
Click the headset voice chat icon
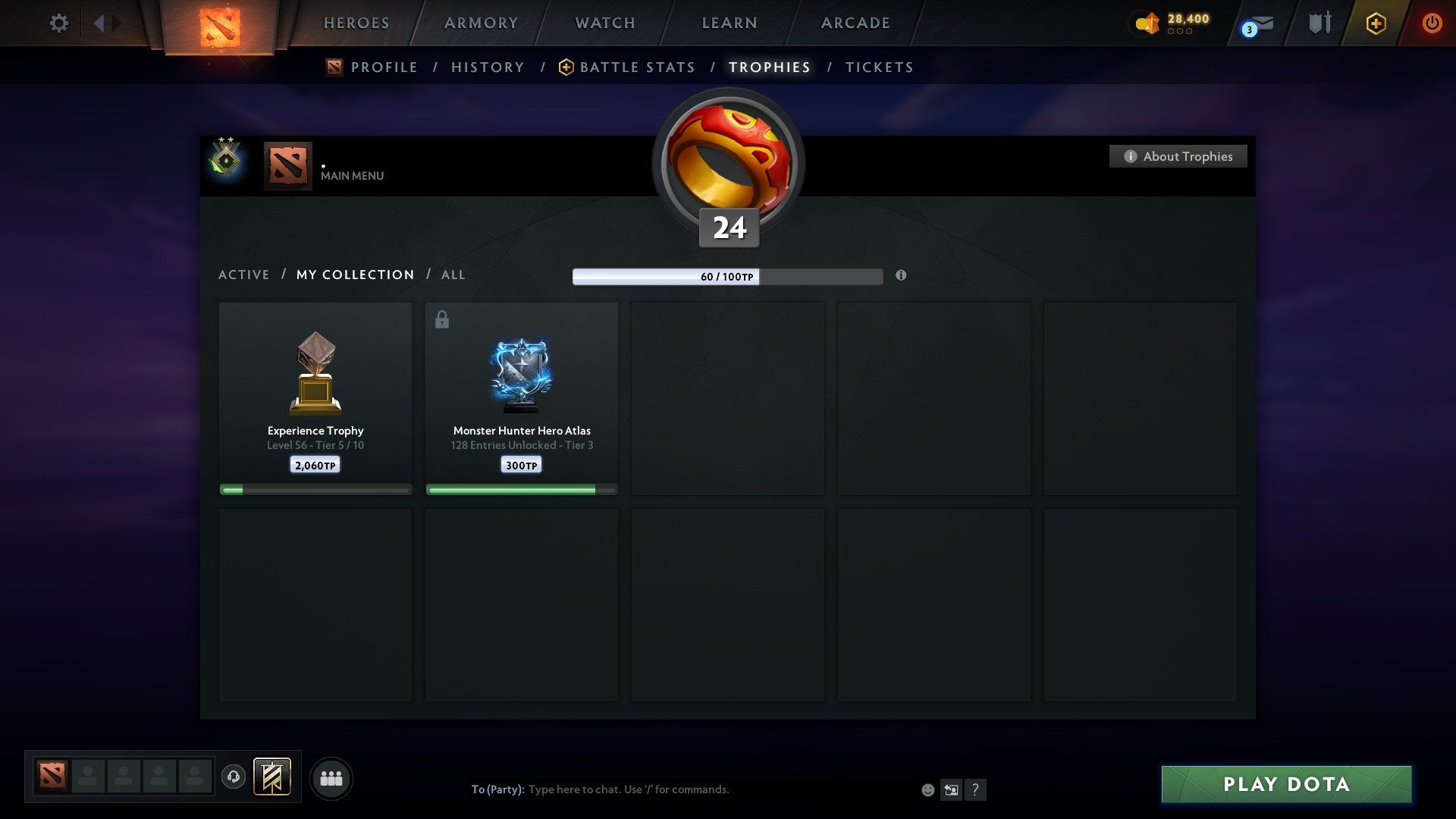click(x=234, y=778)
